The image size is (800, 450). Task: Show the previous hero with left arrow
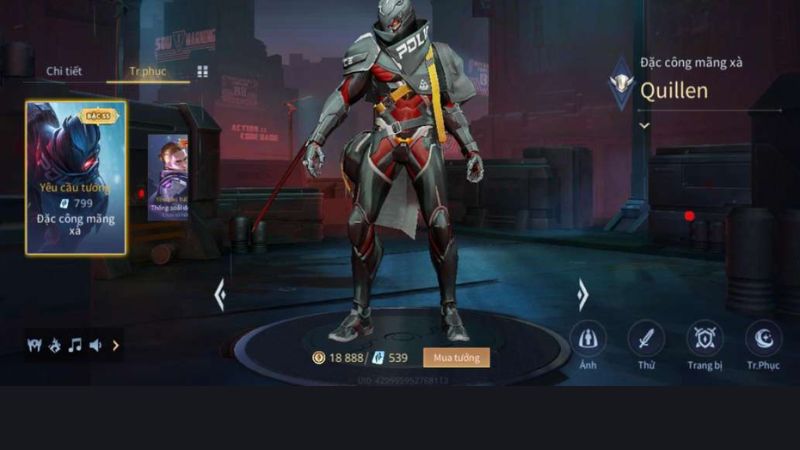(220, 295)
